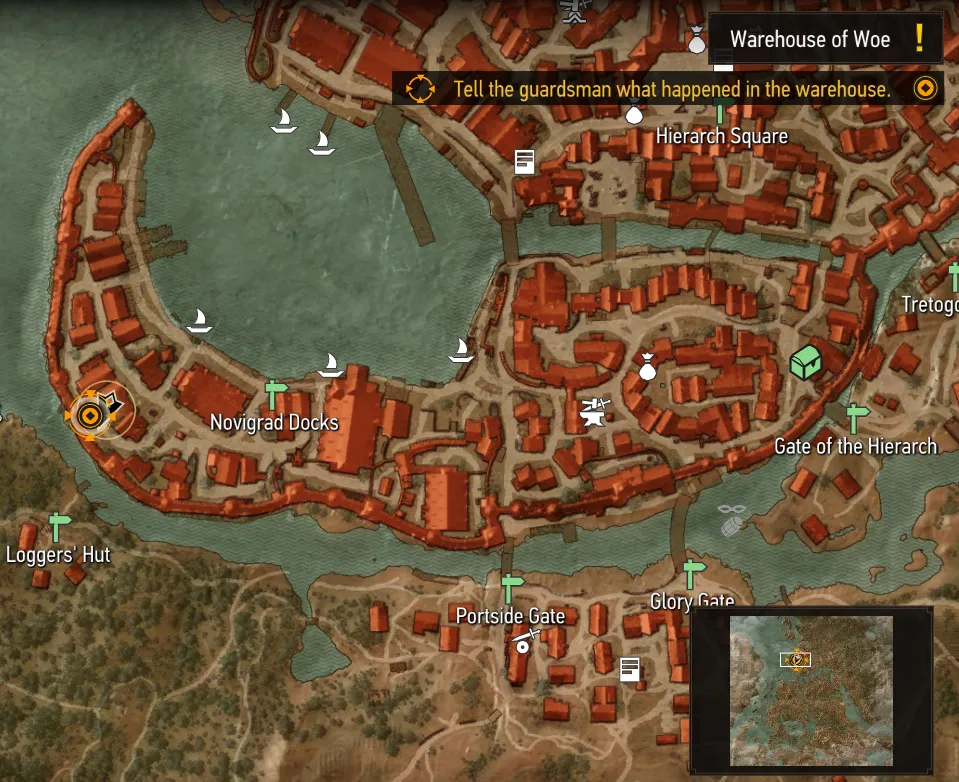Select the Hierarch Square location label

[721, 136]
